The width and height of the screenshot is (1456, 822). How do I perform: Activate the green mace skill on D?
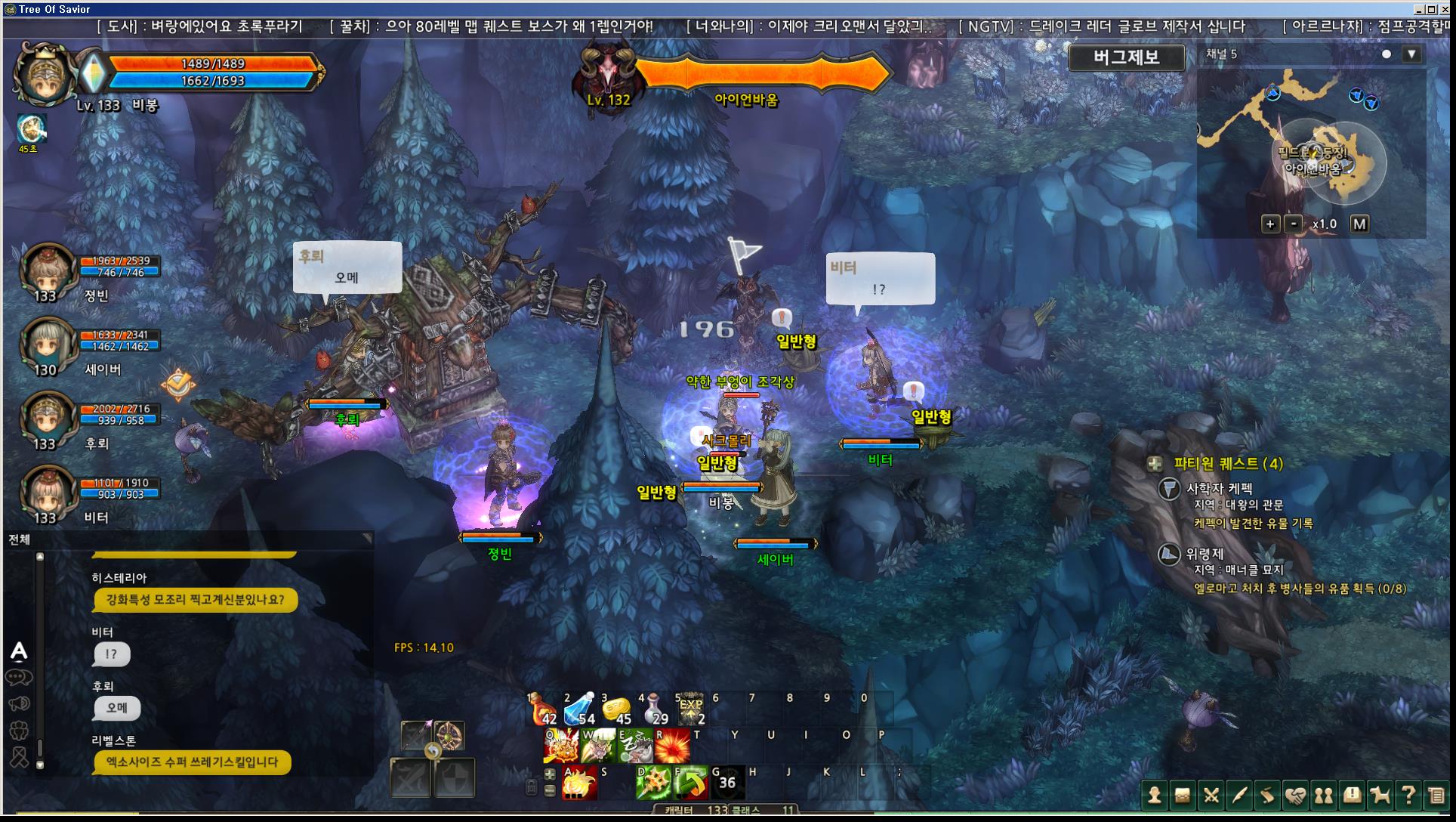653,784
